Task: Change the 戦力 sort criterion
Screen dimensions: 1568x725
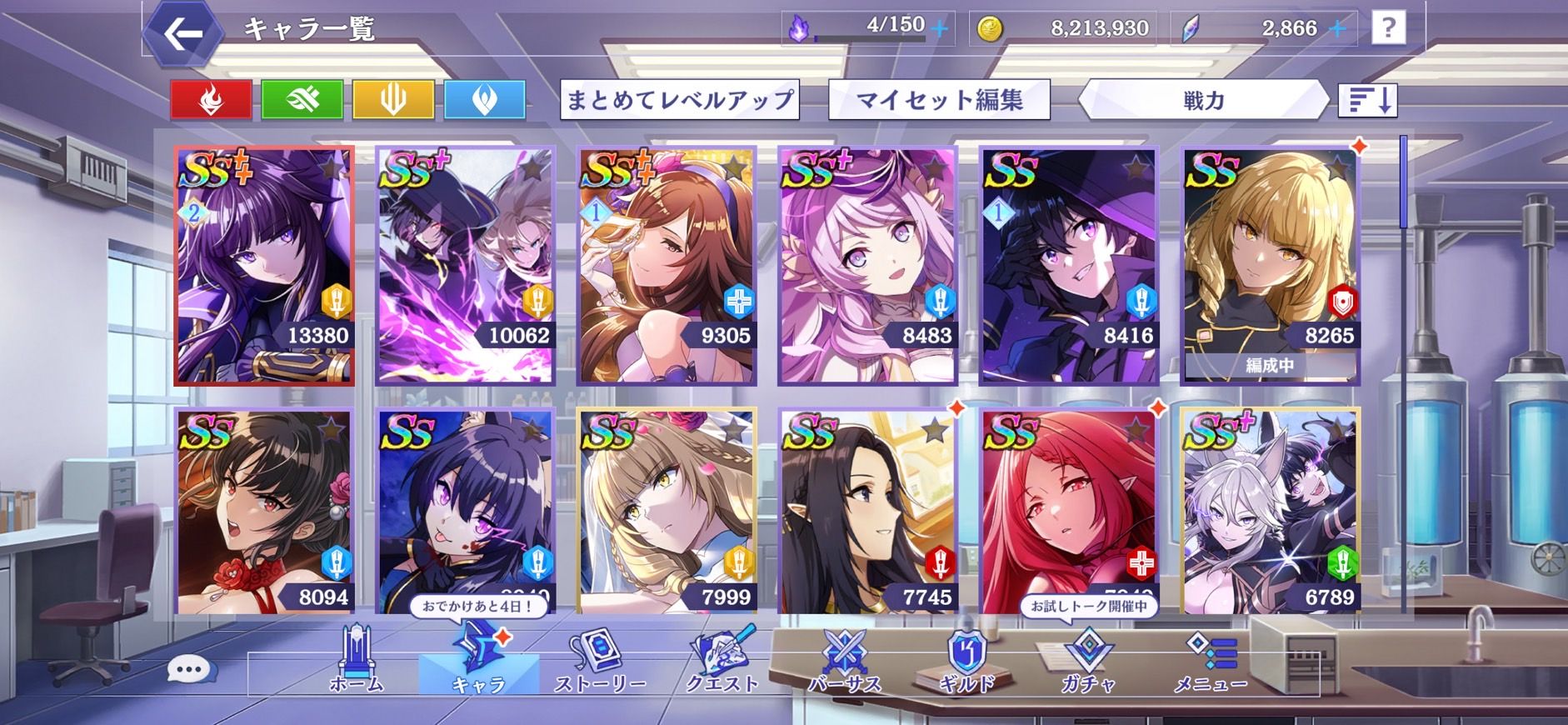Action: 1202,100
